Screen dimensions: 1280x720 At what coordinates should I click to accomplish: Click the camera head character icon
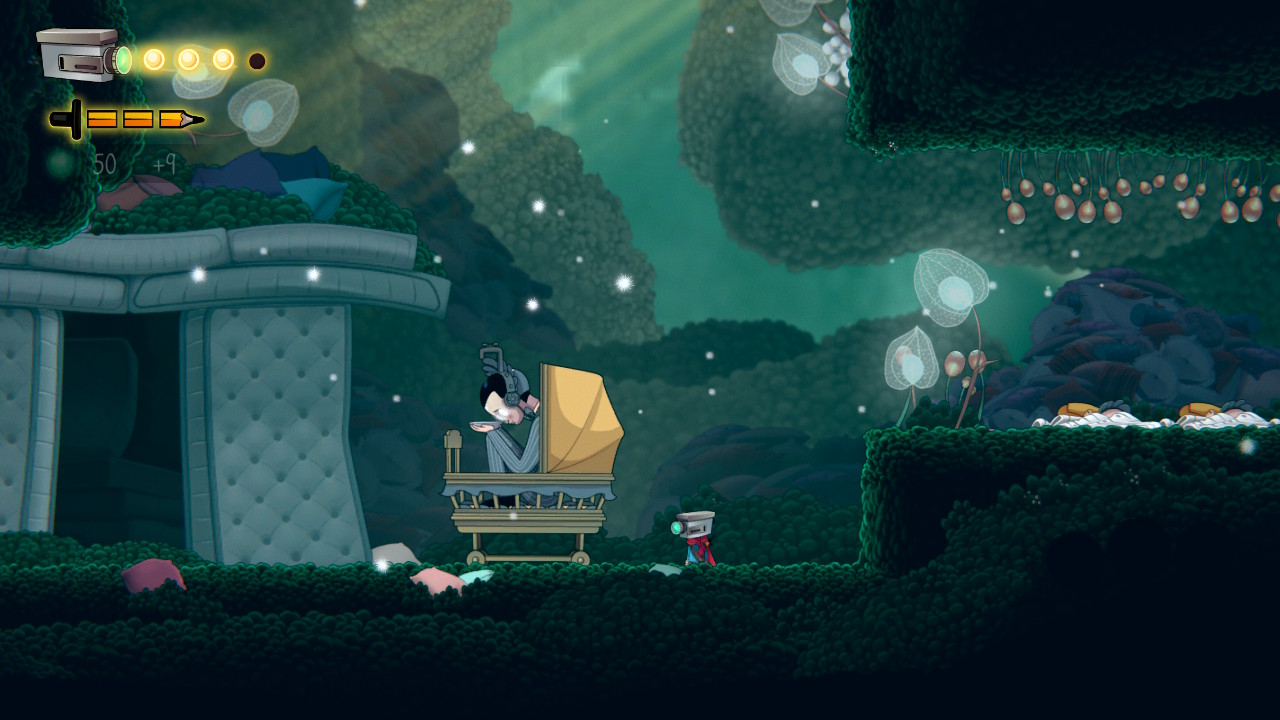click(x=82, y=56)
